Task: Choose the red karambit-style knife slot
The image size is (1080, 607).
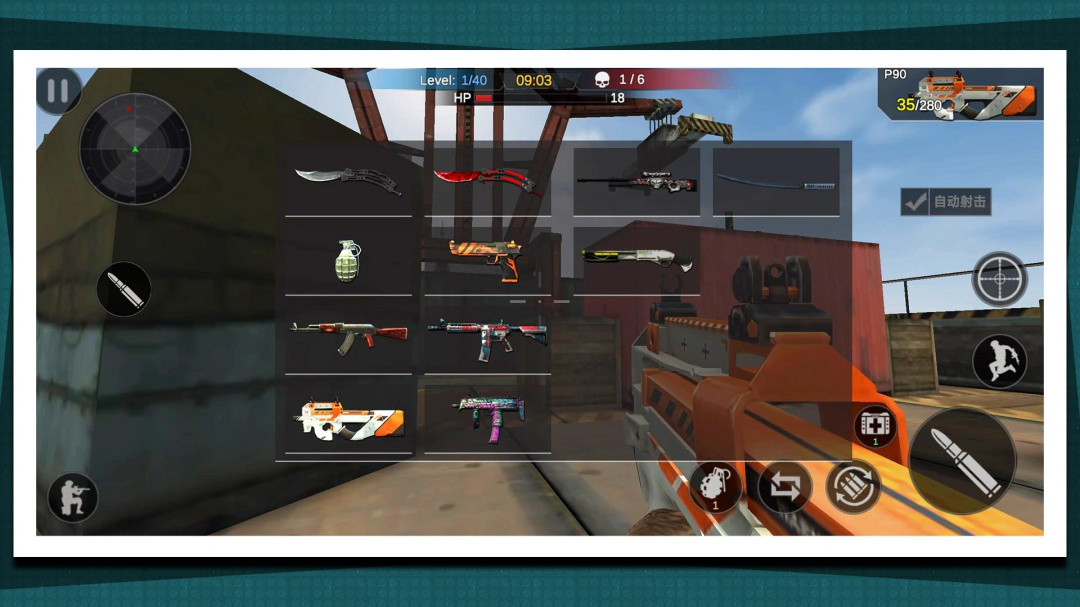Action: click(x=487, y=181)
